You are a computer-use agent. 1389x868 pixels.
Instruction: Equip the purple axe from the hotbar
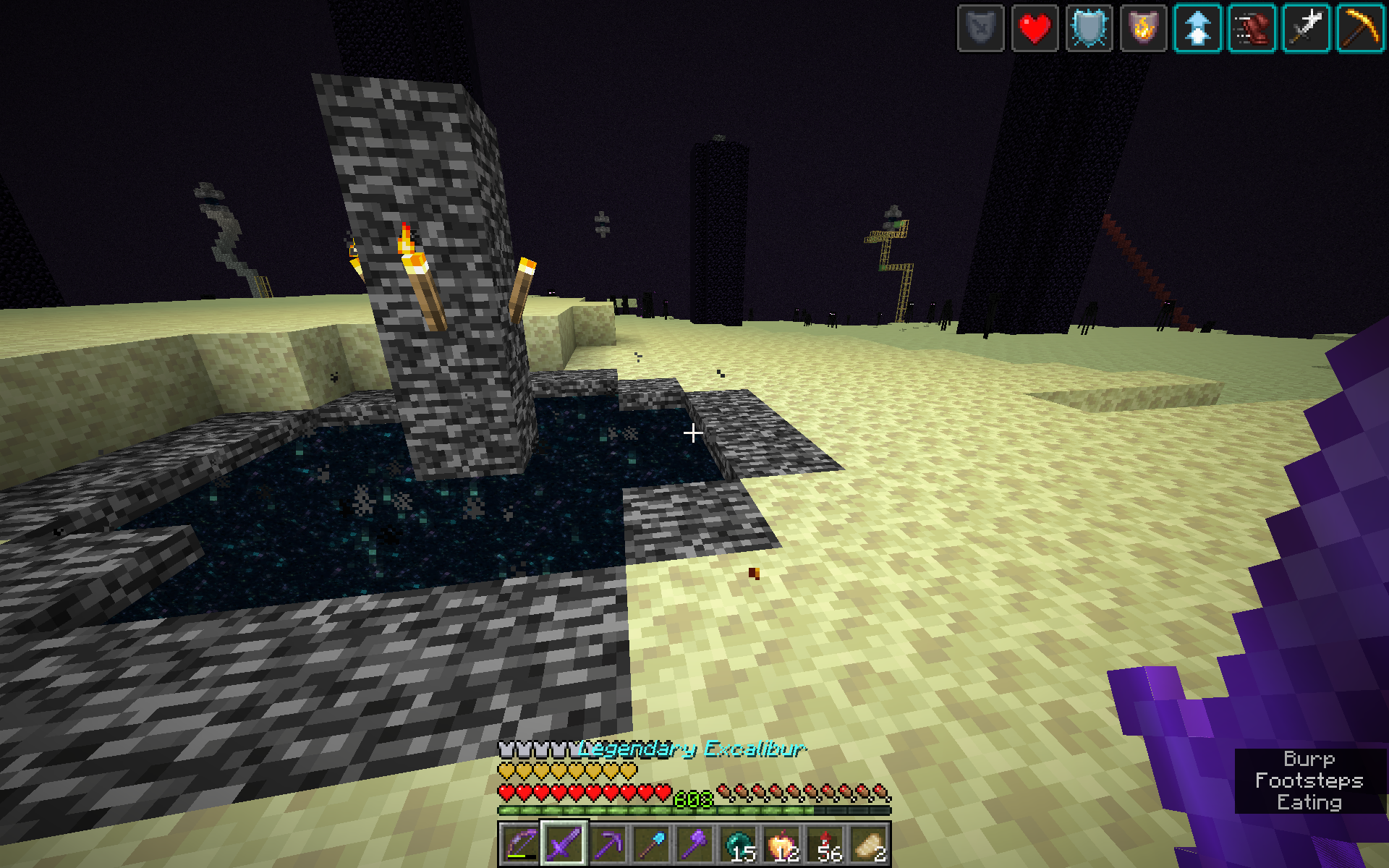click(694, 843)
